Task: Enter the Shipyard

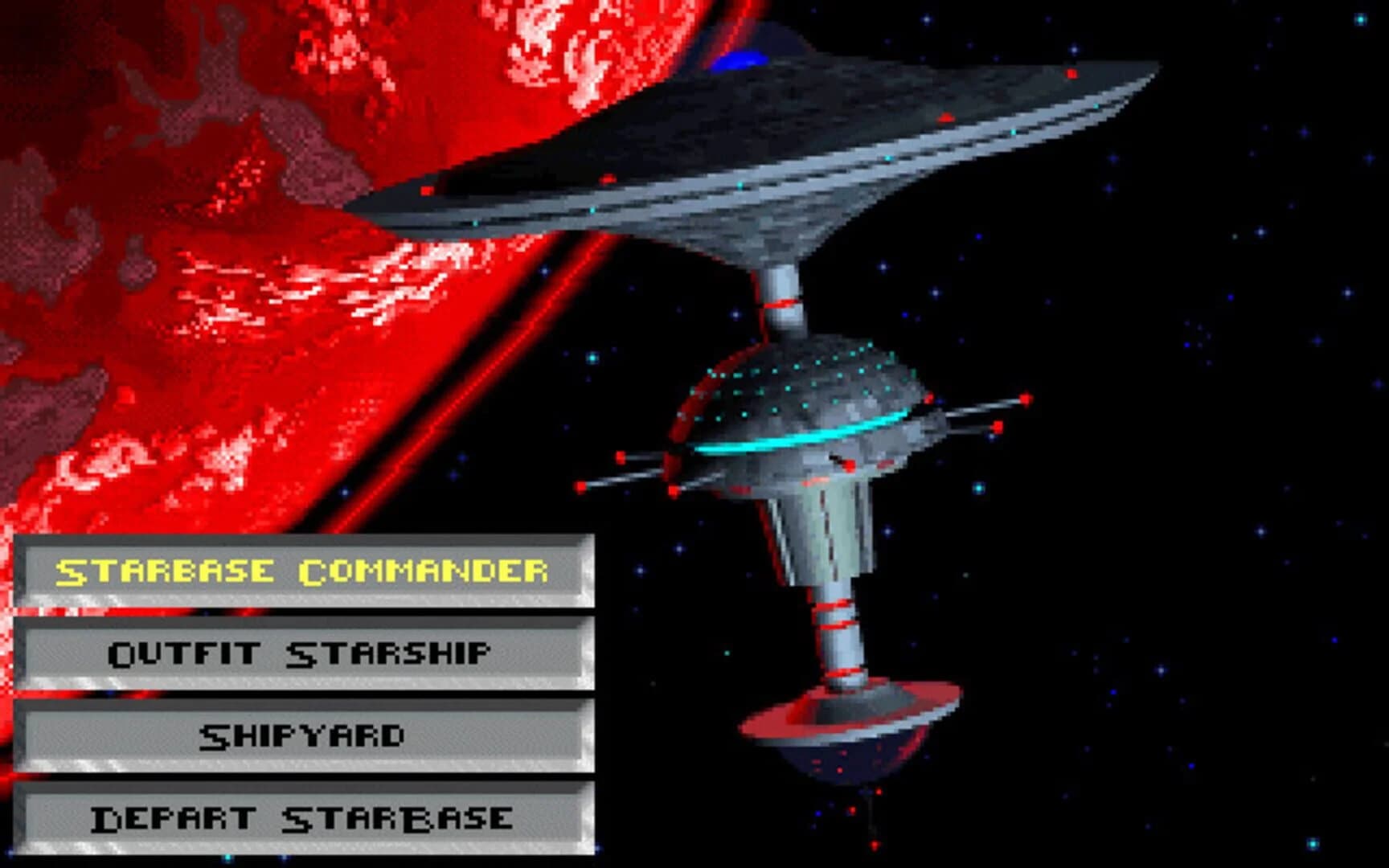Action: pos(301,734)
